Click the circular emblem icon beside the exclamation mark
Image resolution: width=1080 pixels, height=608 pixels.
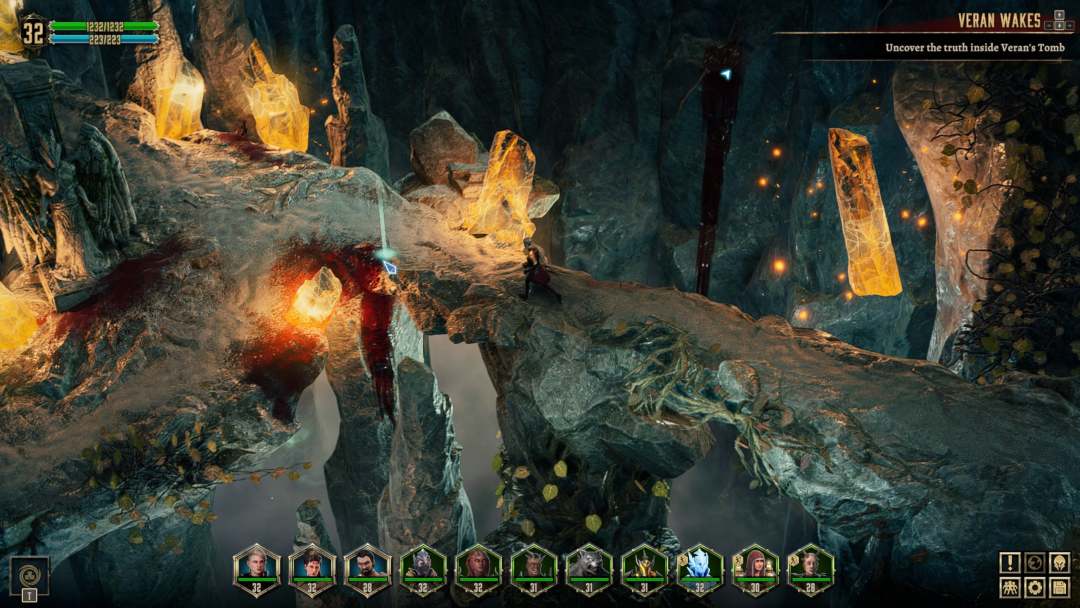(1035, 563)
